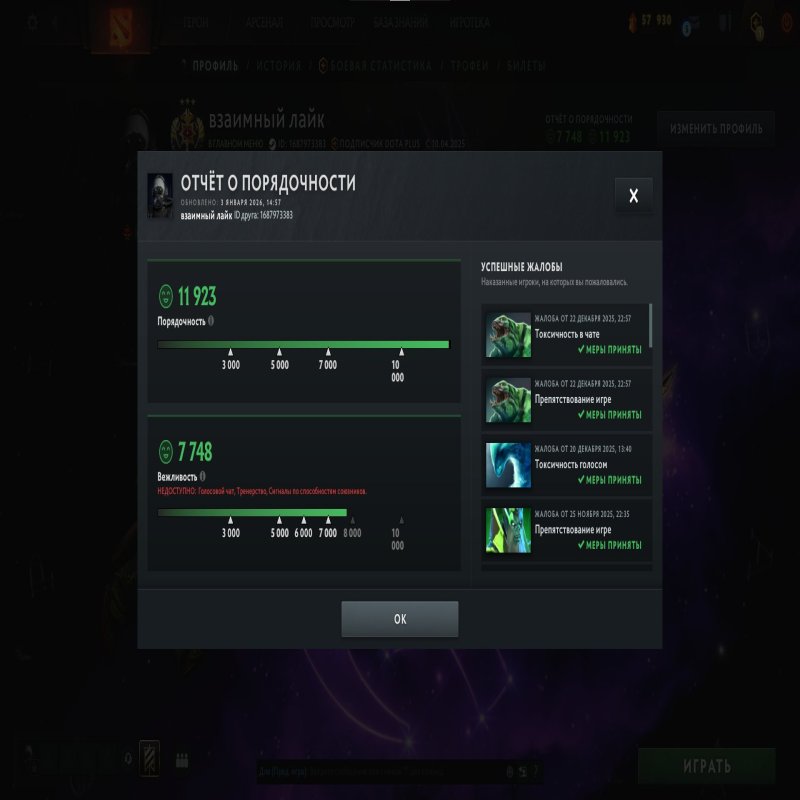Switch to the «ИСТОРИЯ» profile tab

pyautogui.click(x=278, y=66)
